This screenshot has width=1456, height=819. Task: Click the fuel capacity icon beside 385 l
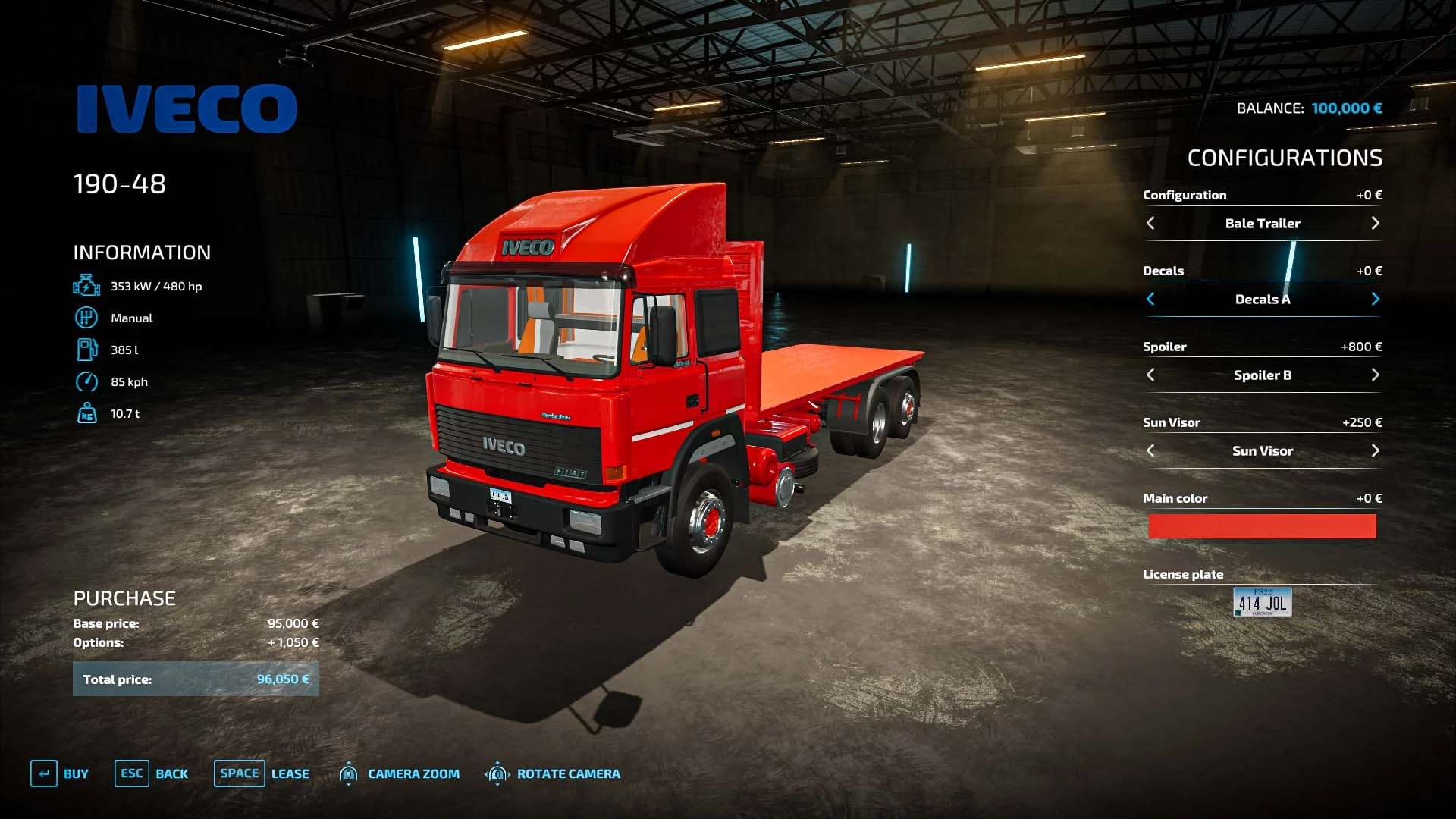86,350
